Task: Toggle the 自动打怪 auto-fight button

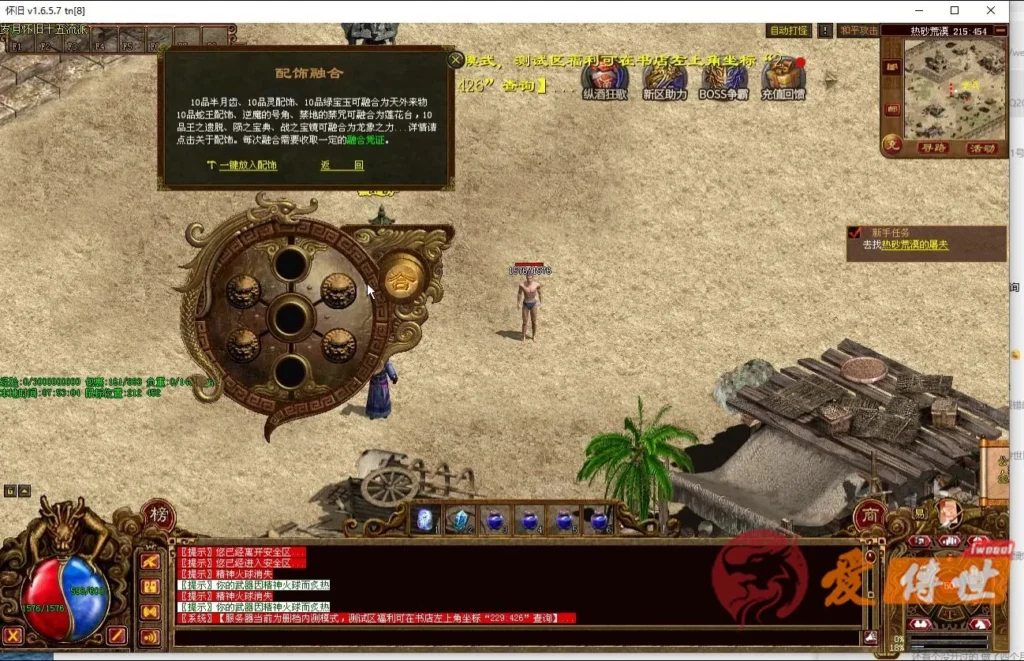Action: coord(789,31)
